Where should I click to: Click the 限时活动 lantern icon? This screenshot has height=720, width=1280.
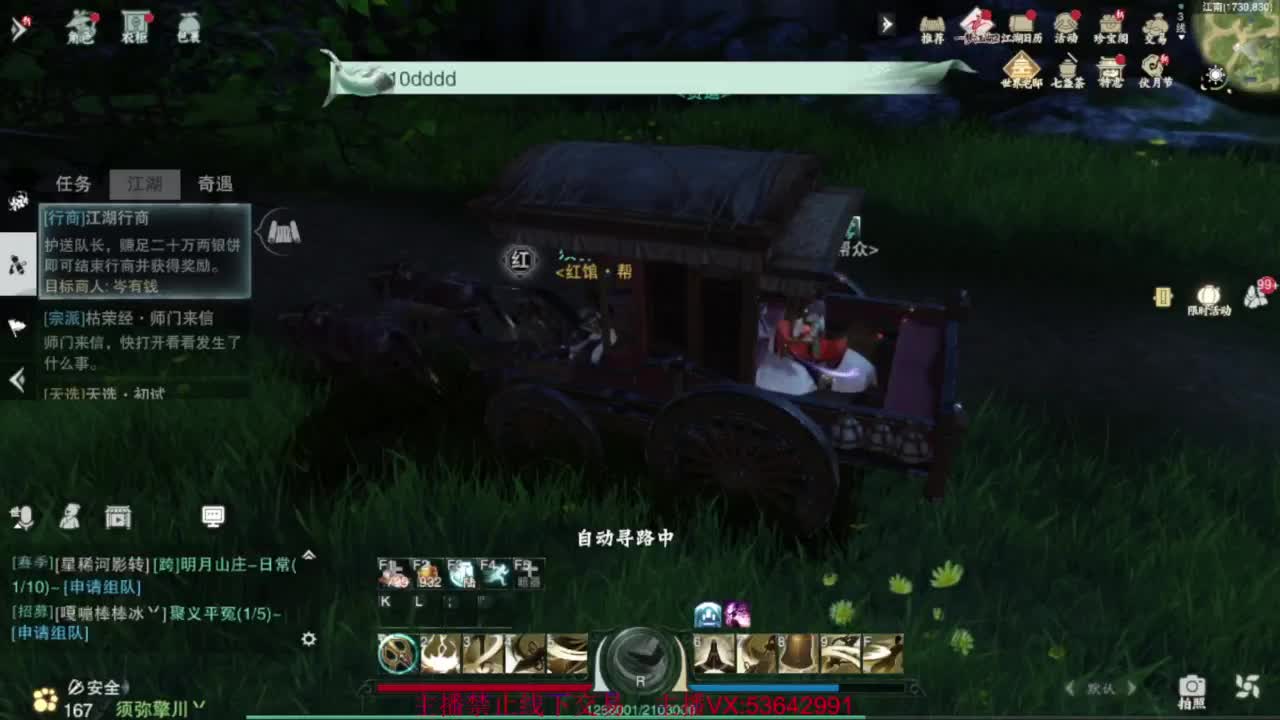pyautogui.click(x=1207, y=297)
